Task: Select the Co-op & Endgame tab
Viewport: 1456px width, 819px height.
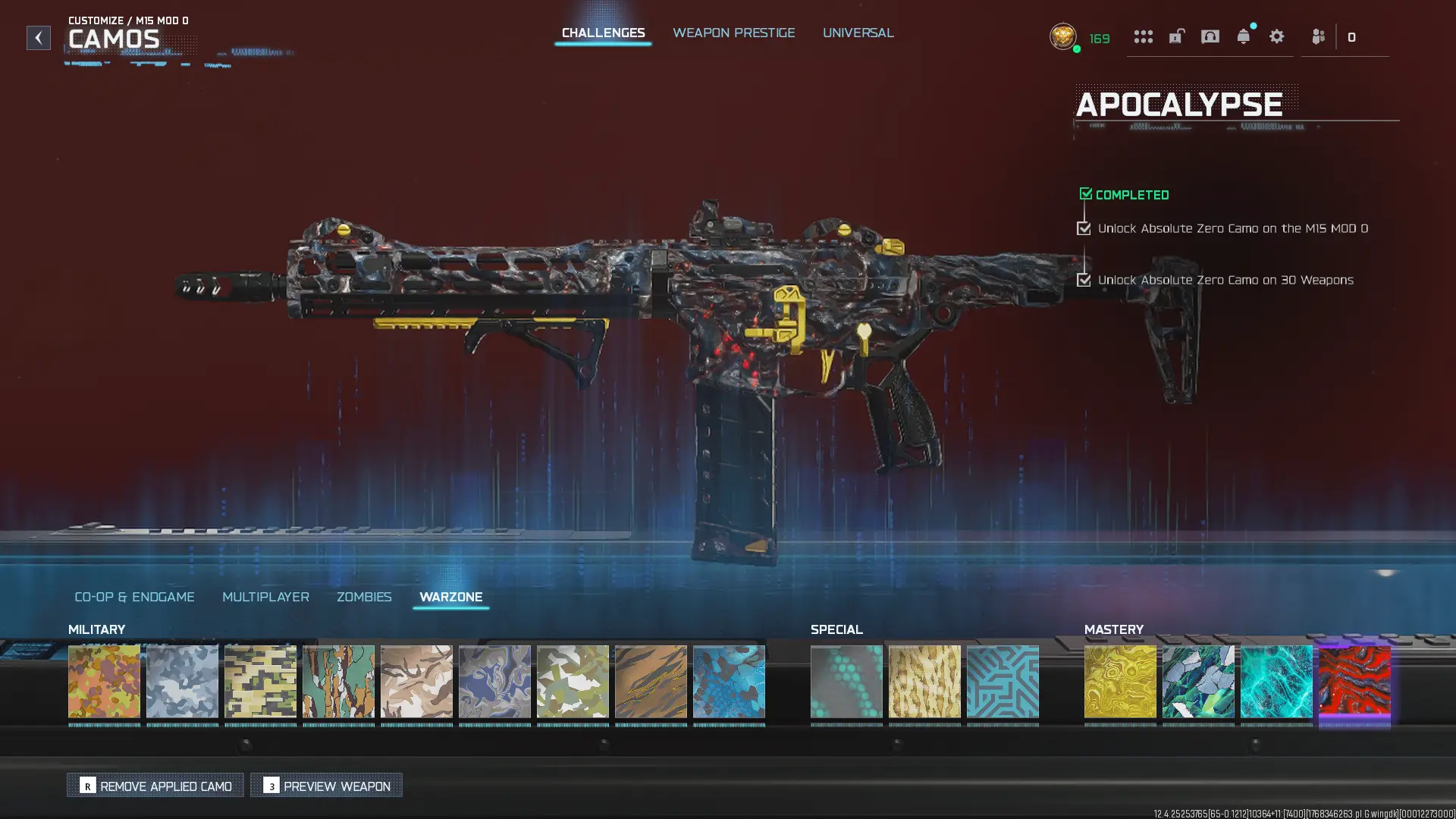Action: point(133,597)
